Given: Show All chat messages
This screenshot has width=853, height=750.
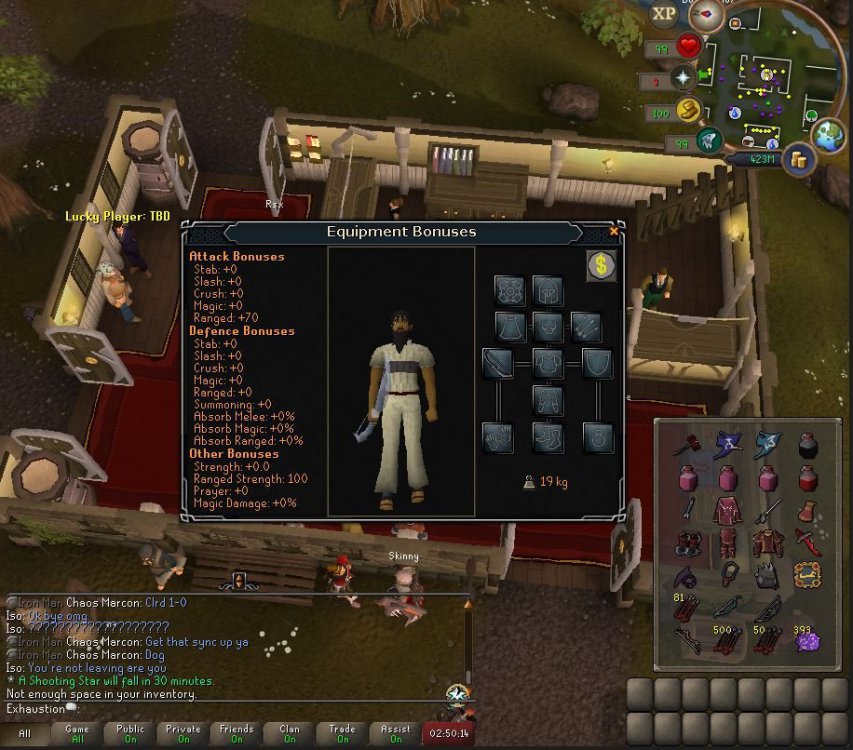Looking at the screenshot, I should [24, 734].
